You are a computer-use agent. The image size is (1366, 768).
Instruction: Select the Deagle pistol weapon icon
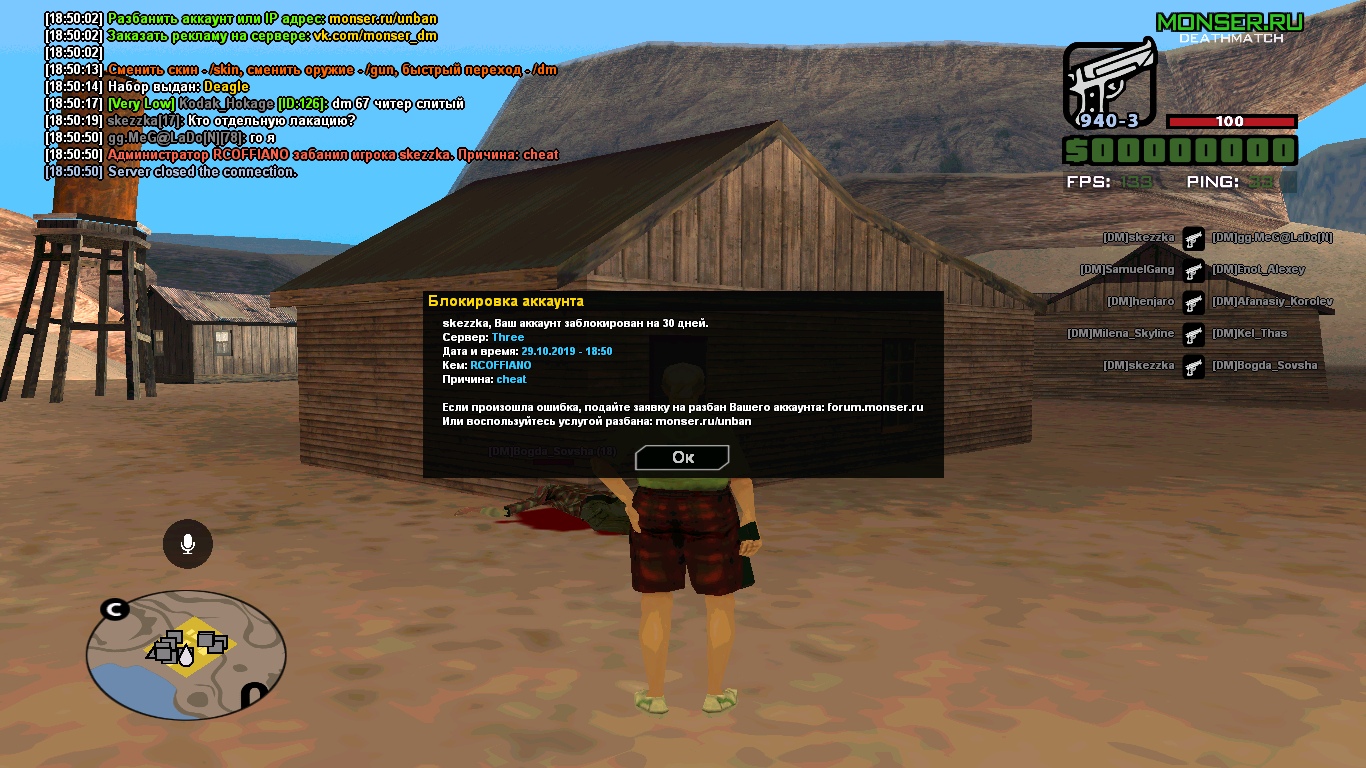click(1109, 86)
